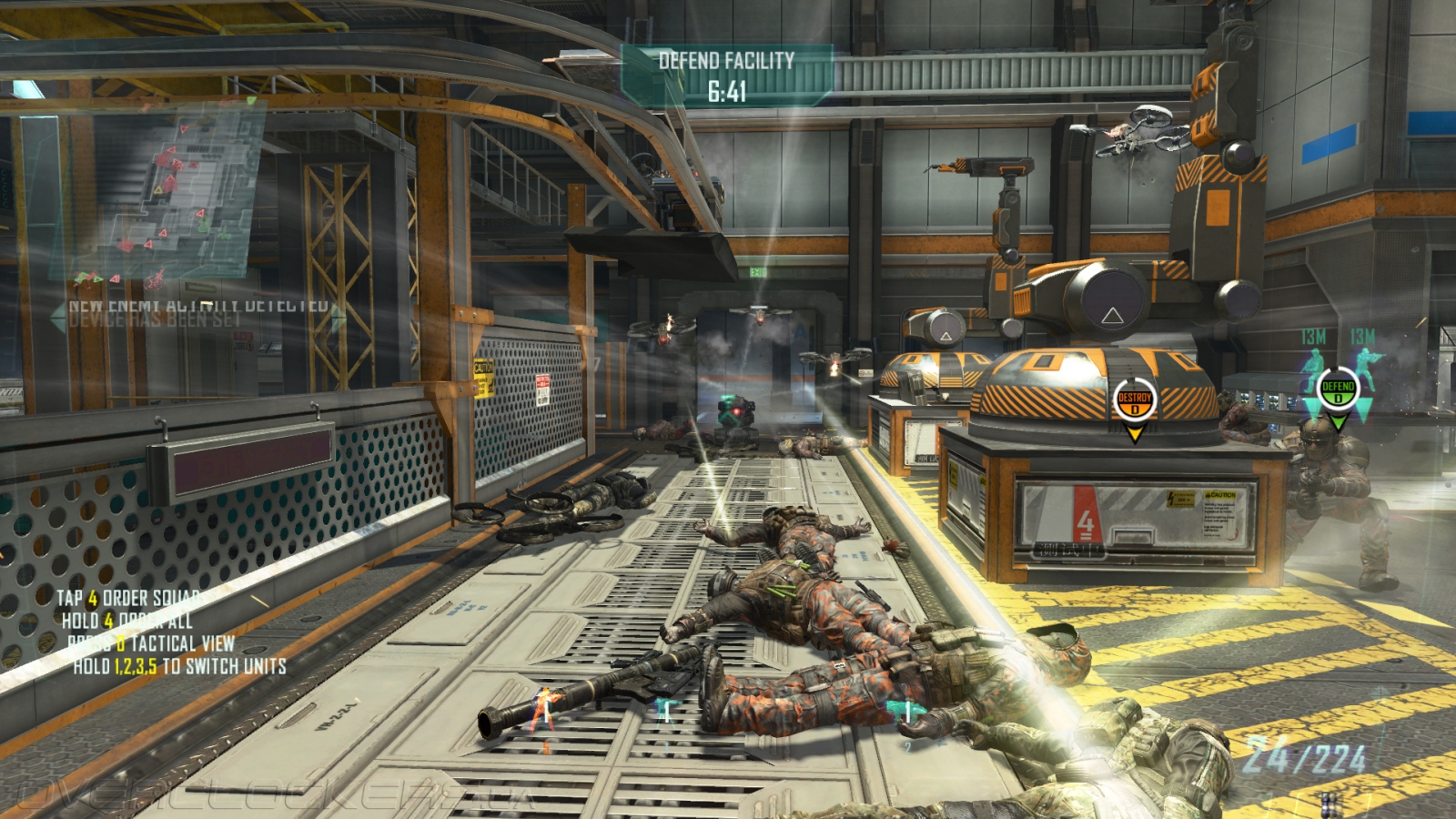Select the orange Destroy D objective marker
1456x819 pixels.
point(1134,401)
